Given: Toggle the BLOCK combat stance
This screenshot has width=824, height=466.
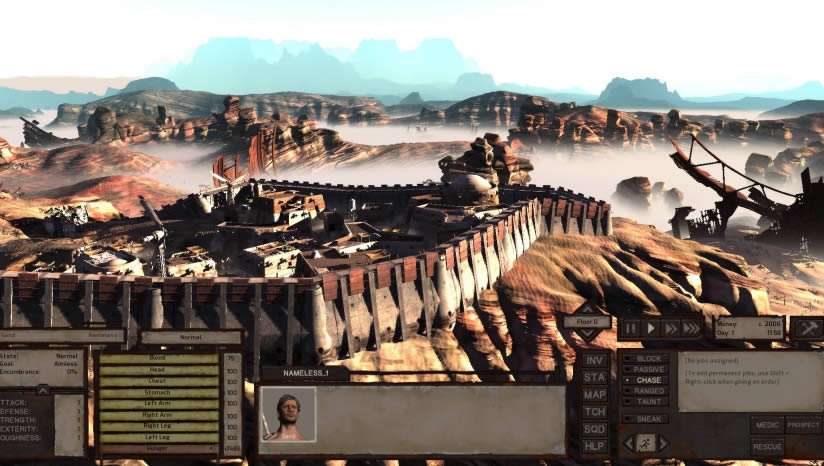Looking at the screenshot, I should pyautogui.click(x=648, y=358).
